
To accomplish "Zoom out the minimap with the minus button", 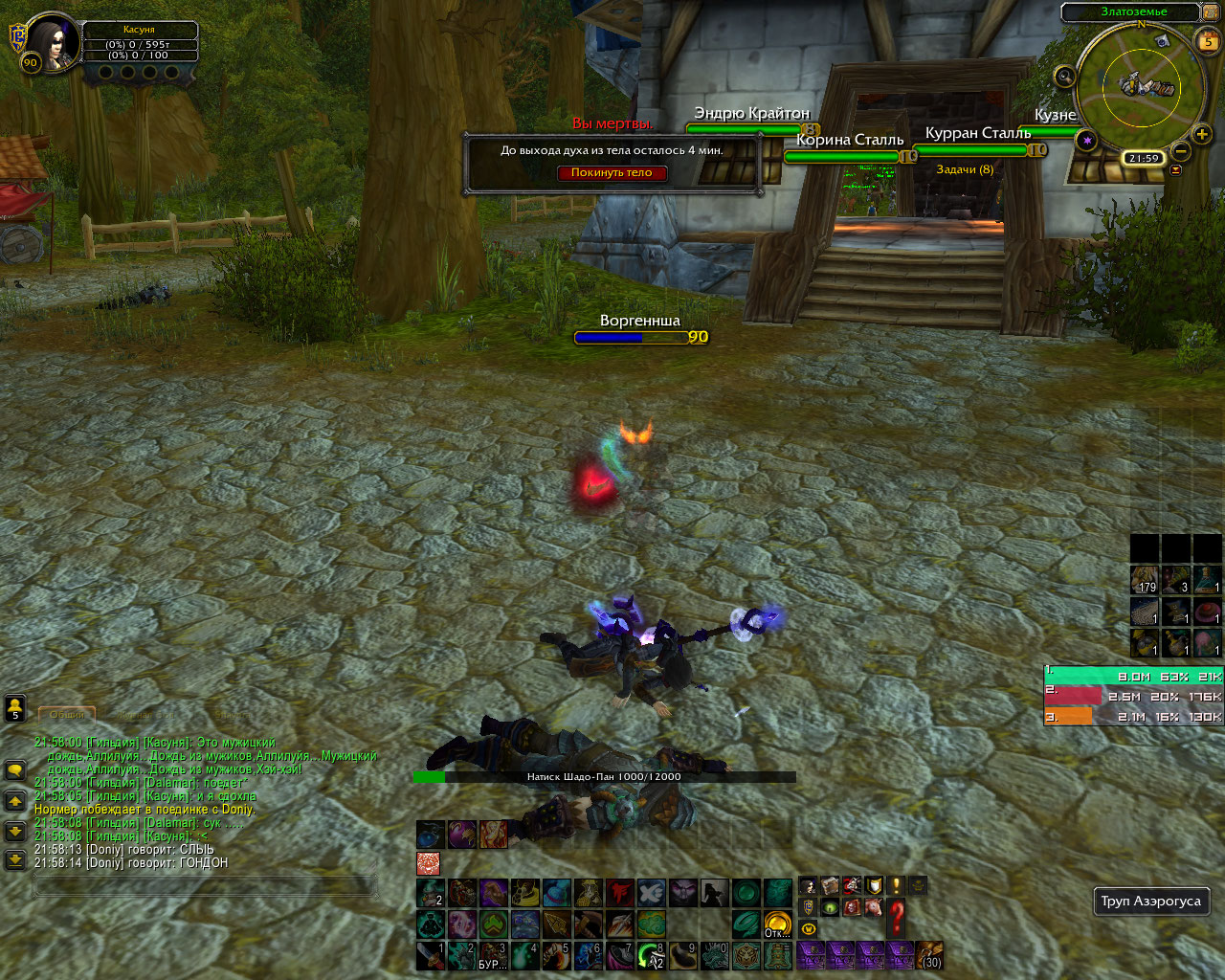I will [1181, 151].
